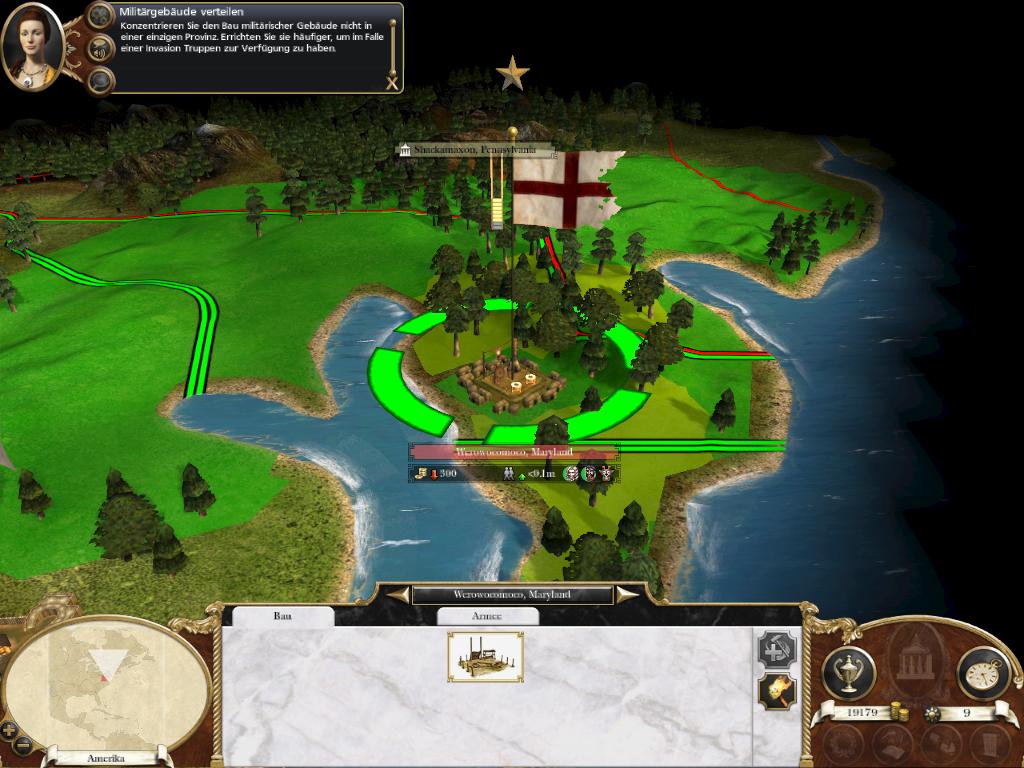Open the objectives trophy cup button
The height and width of the screenshot is (768, 1024).
coord(848,673)
